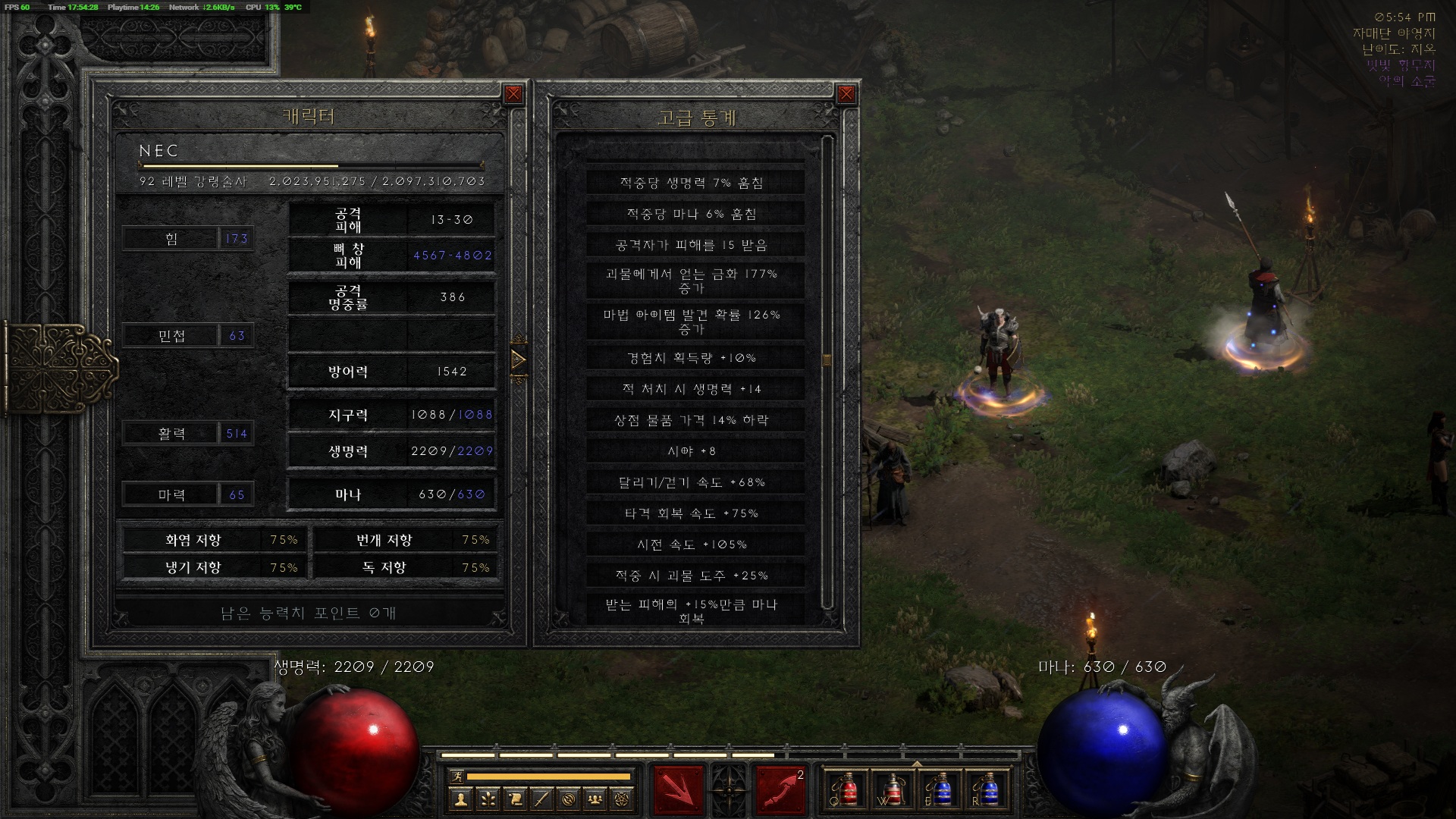Open the skill tree icon
1456x819 pixels.
(488, 799)
